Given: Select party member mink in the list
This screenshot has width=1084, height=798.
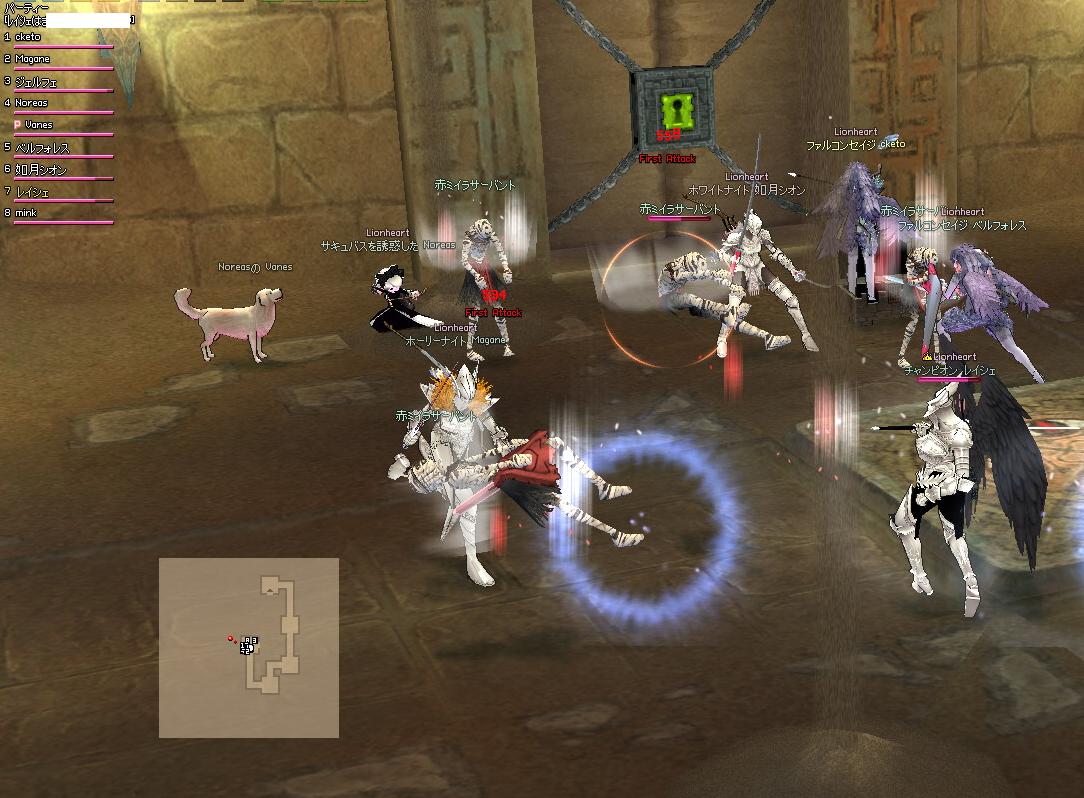Looking at the screenshot, I should (x=26, y=213).
